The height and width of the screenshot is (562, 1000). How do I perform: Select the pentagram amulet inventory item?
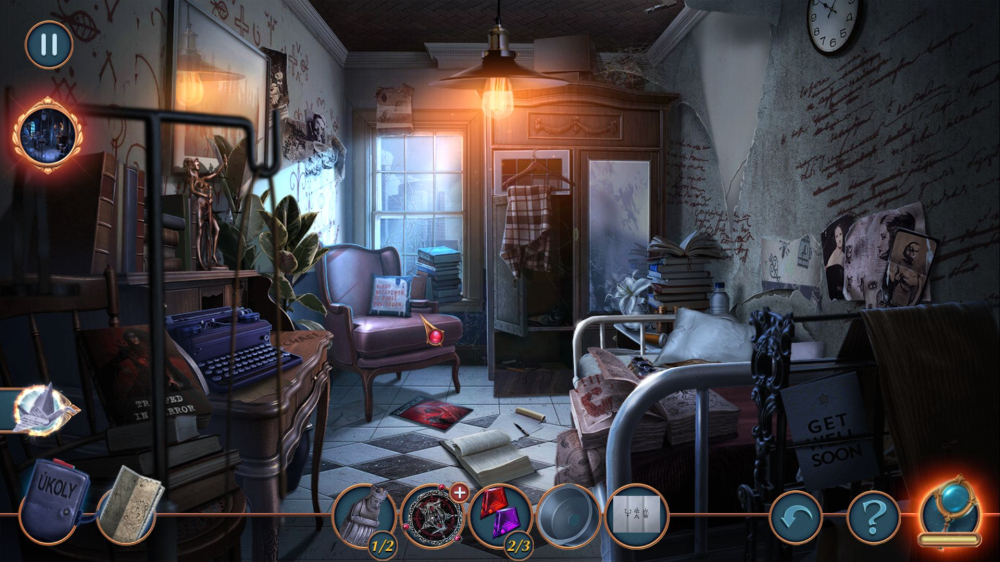[x=432, y=516]
